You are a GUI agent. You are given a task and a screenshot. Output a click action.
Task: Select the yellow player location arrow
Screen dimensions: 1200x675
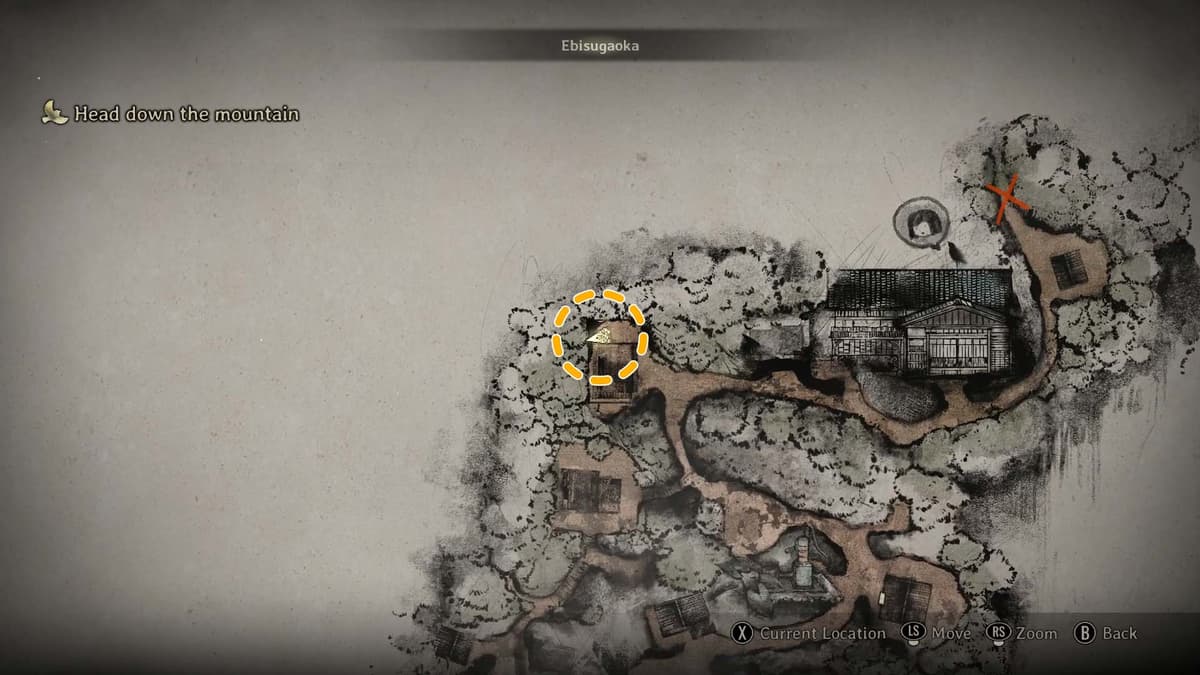pyautogui.click(x=600, y=337)
